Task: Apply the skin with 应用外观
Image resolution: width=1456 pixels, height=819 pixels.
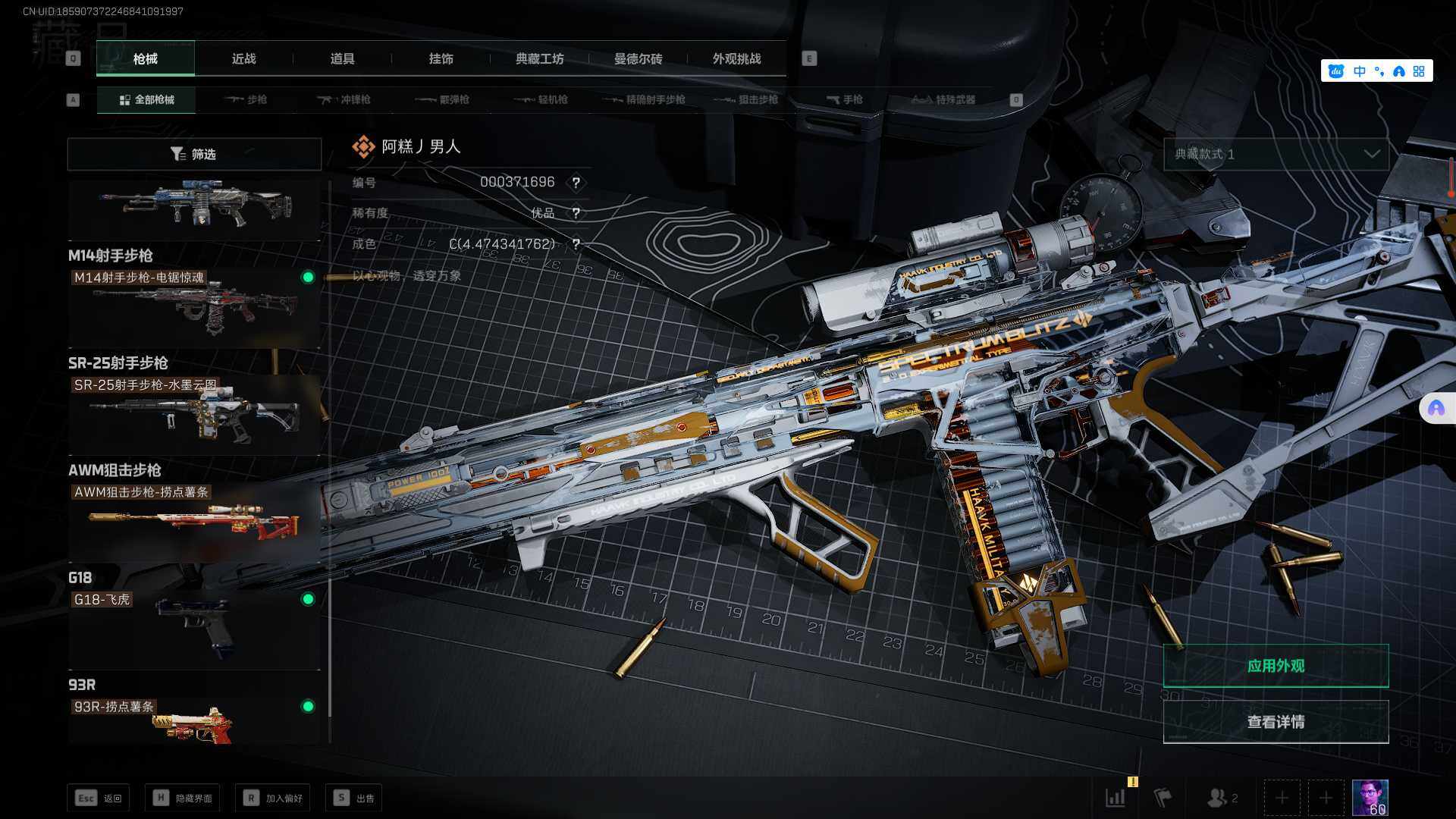Action: coord(1276,666)
